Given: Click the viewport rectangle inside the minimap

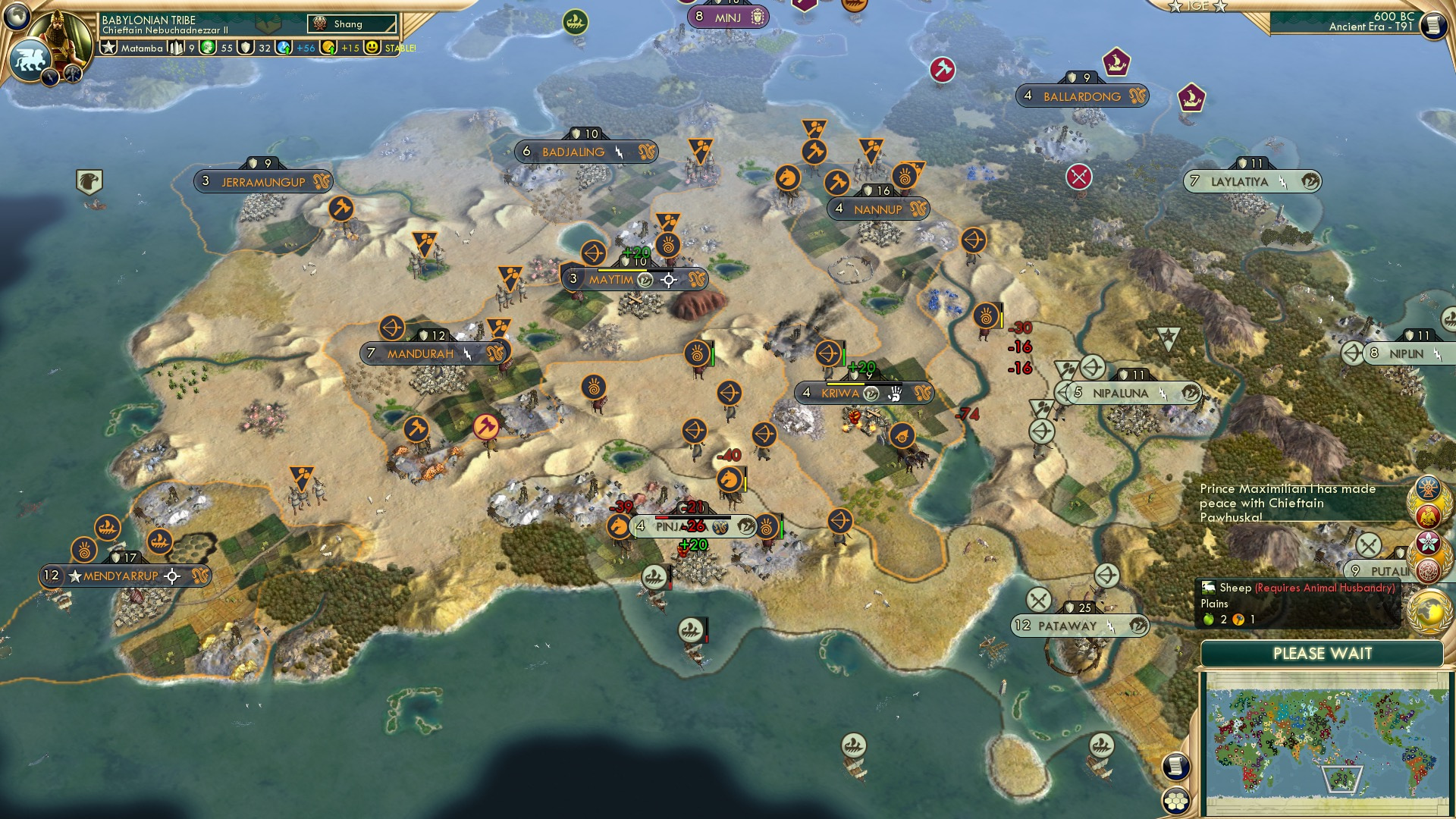Looking at the screenshot, I should [x=1342, y=779].
